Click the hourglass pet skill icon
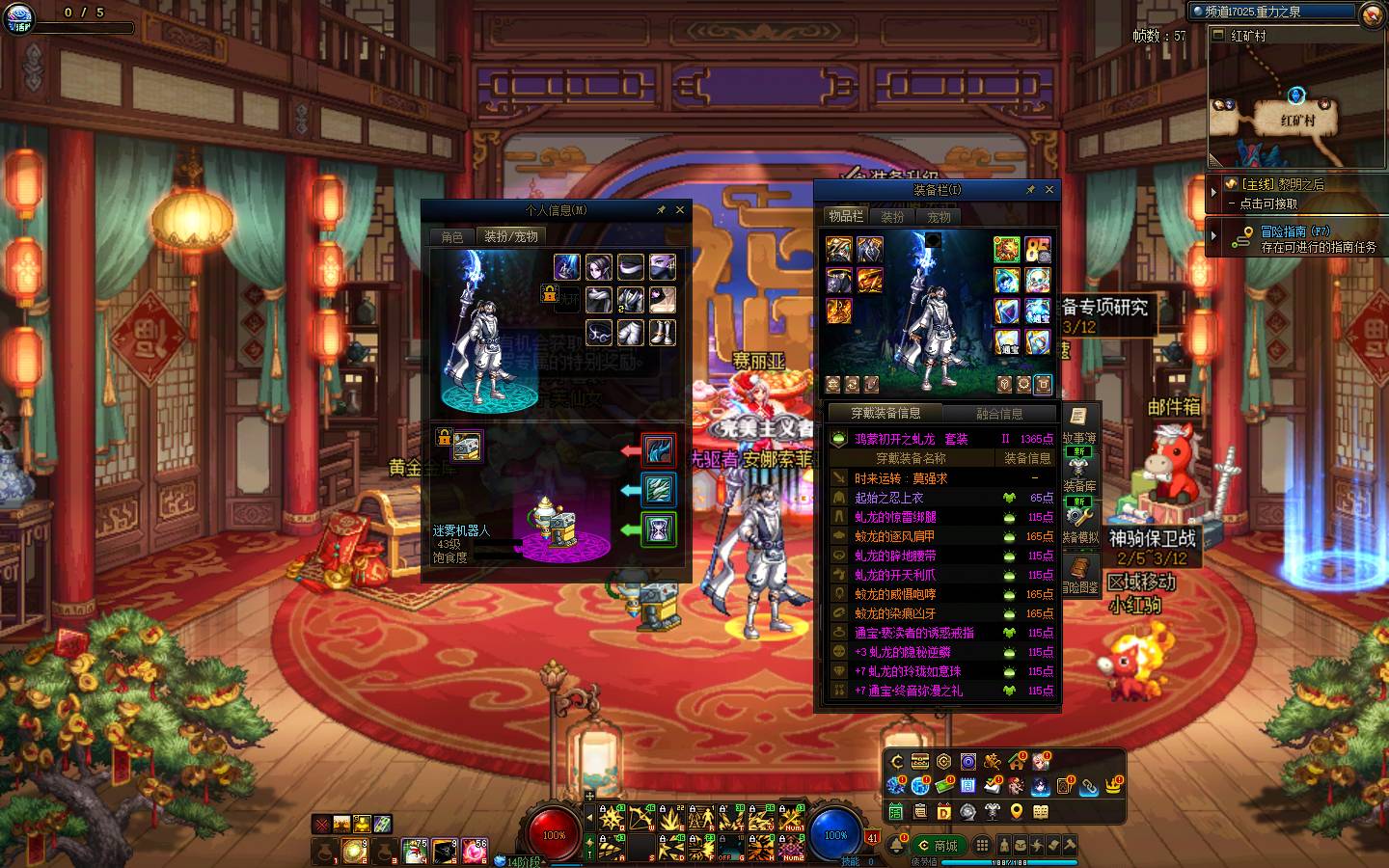 (659, 529)
